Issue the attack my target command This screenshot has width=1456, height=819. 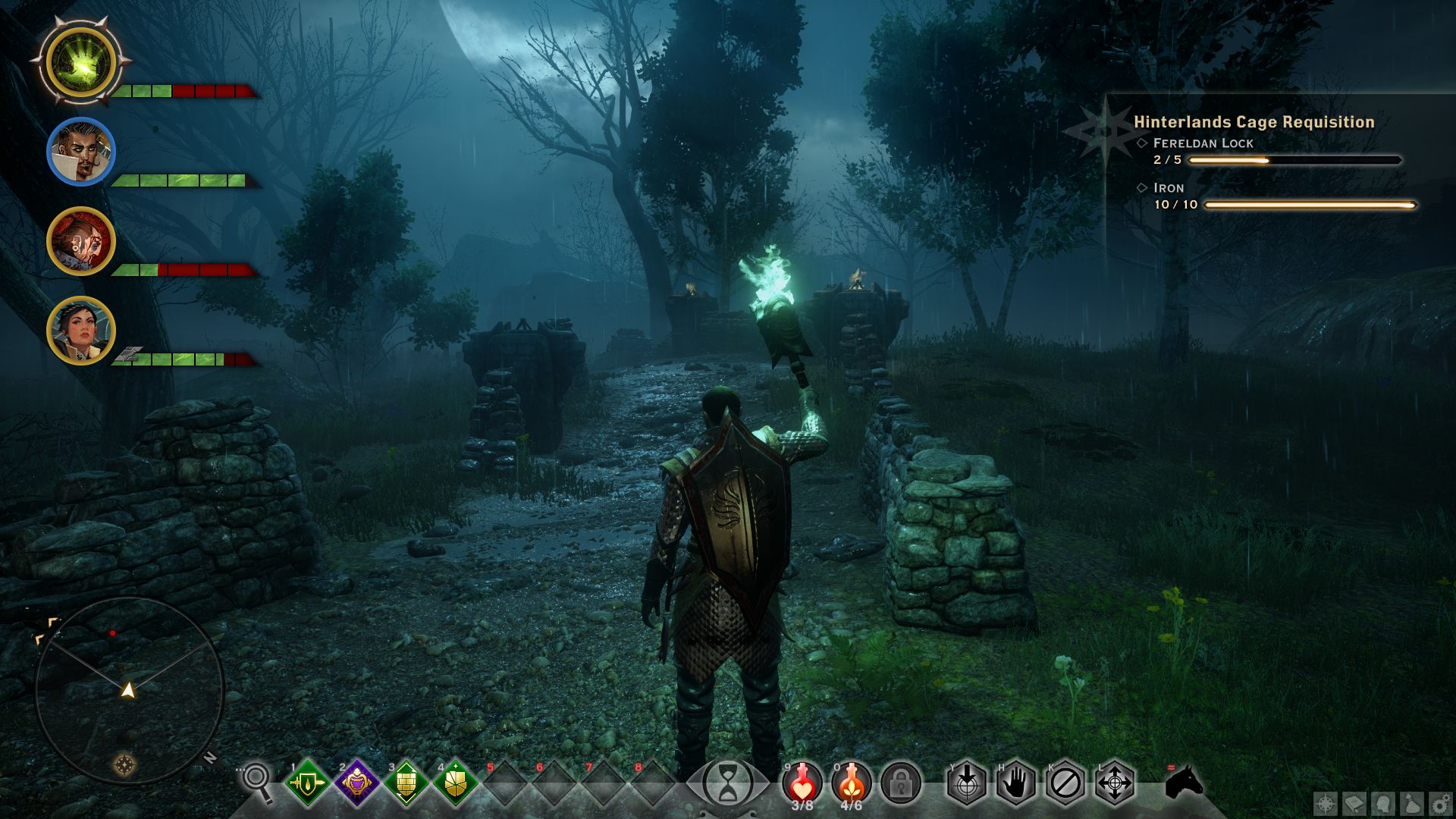[x=967, y=783]
